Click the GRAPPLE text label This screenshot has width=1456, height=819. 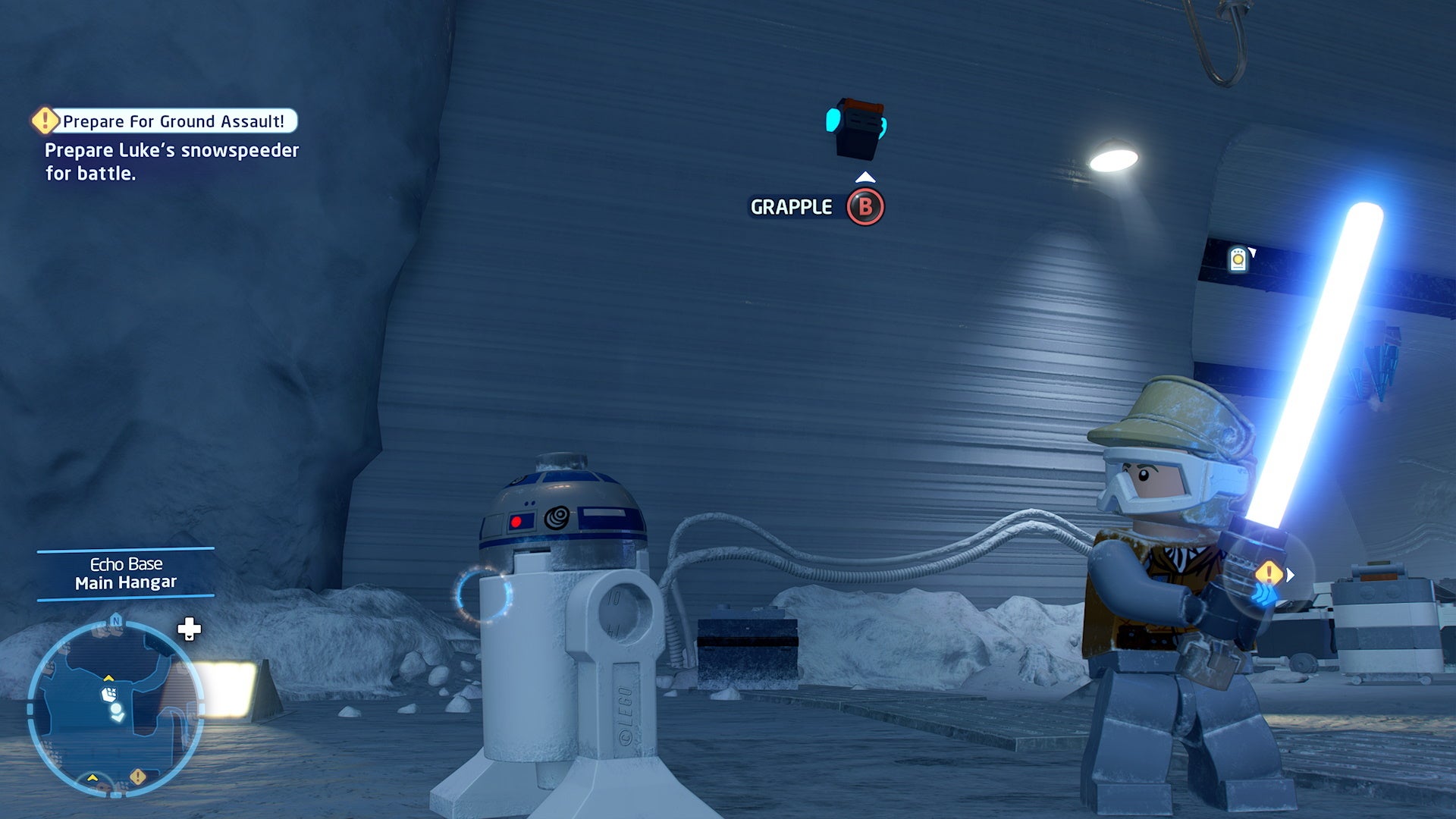tap(792, 206)
